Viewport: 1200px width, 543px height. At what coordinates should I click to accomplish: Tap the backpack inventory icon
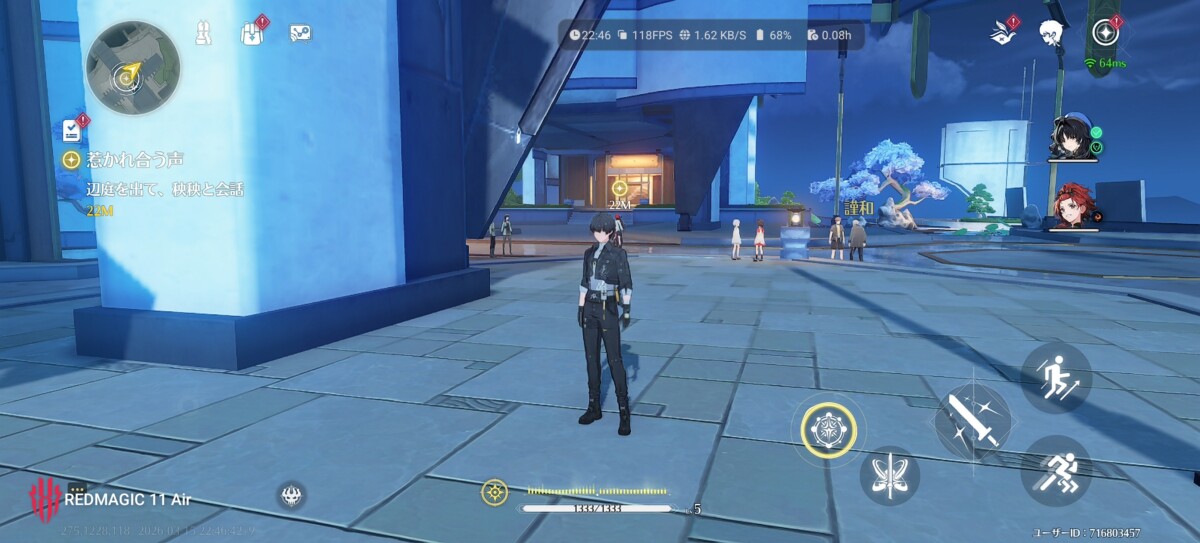pyautogui.click(x=251, y=33)
